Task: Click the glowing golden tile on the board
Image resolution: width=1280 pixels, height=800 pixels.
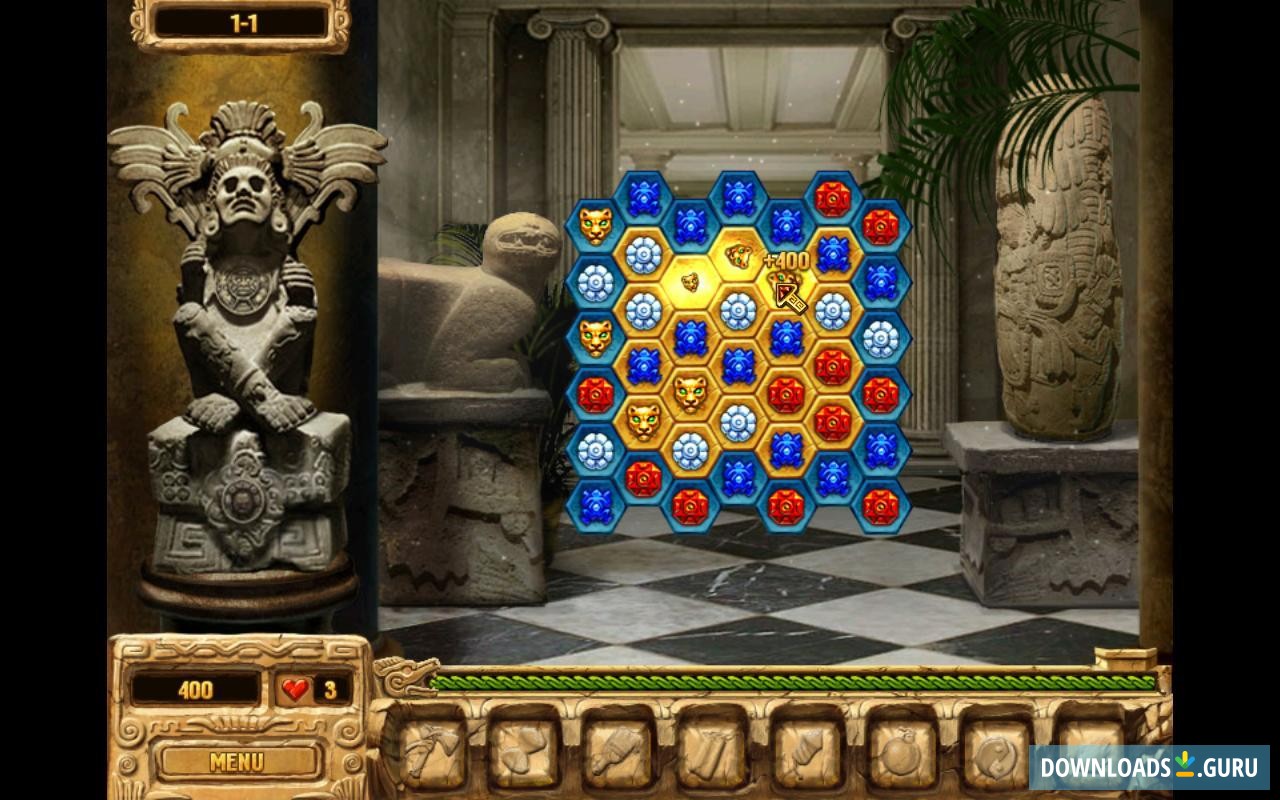Action: [690, 281]
